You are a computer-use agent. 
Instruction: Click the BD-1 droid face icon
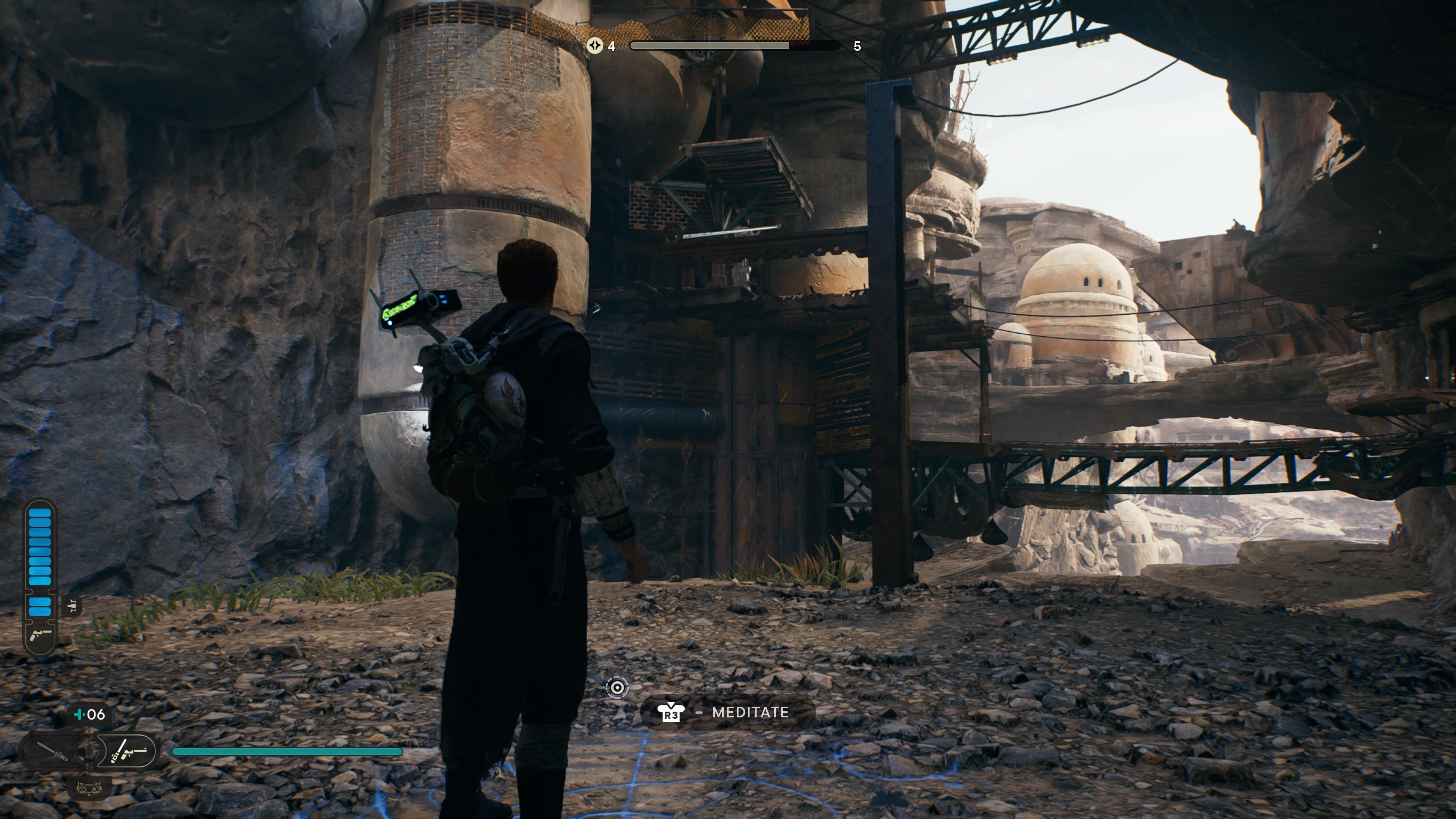click(89, 788)
